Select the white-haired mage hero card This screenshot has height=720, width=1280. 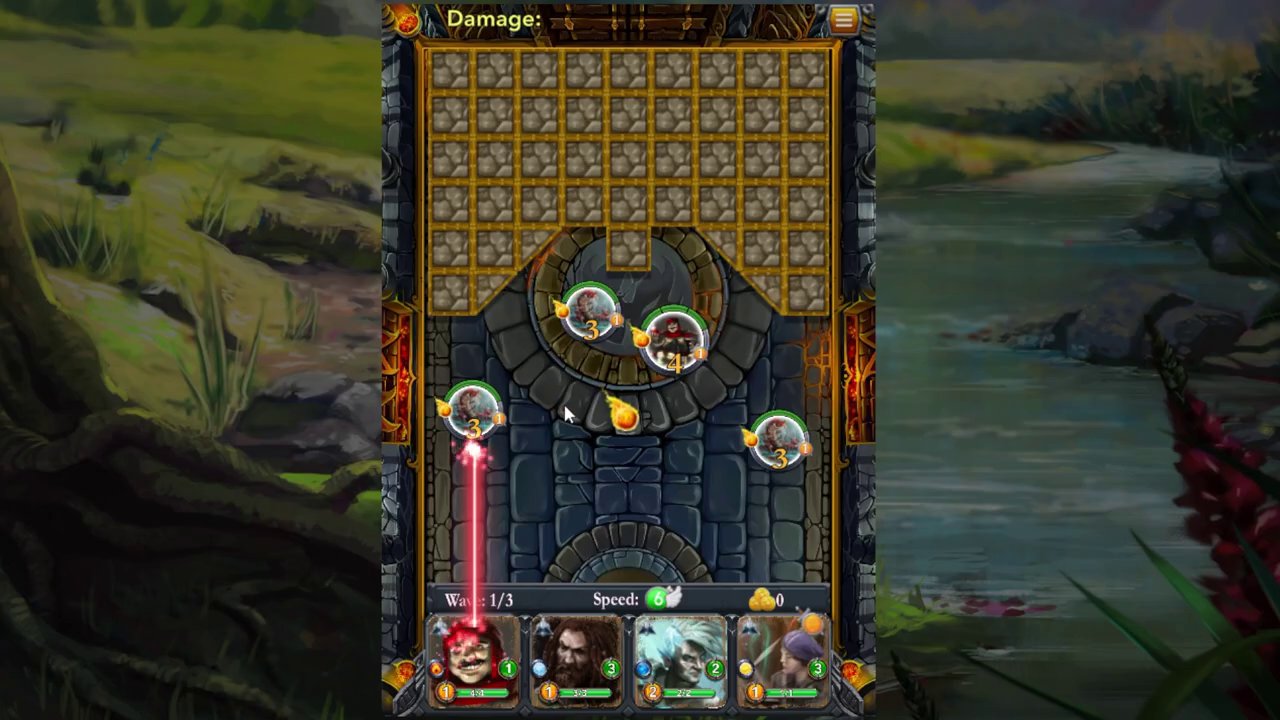[680, 660]
